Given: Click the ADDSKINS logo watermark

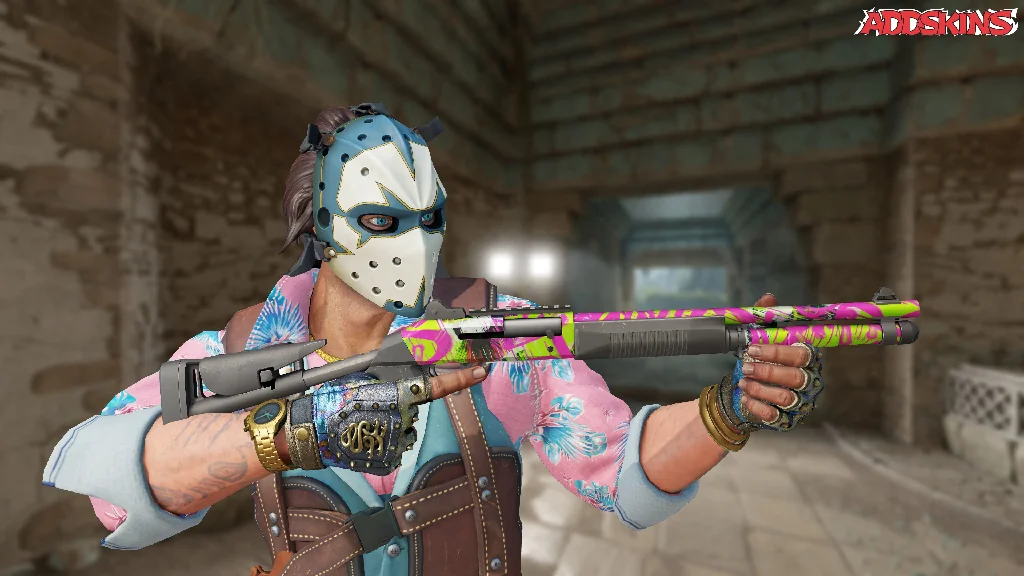Looking at the screenshot, I should click(x=936, y=22).
